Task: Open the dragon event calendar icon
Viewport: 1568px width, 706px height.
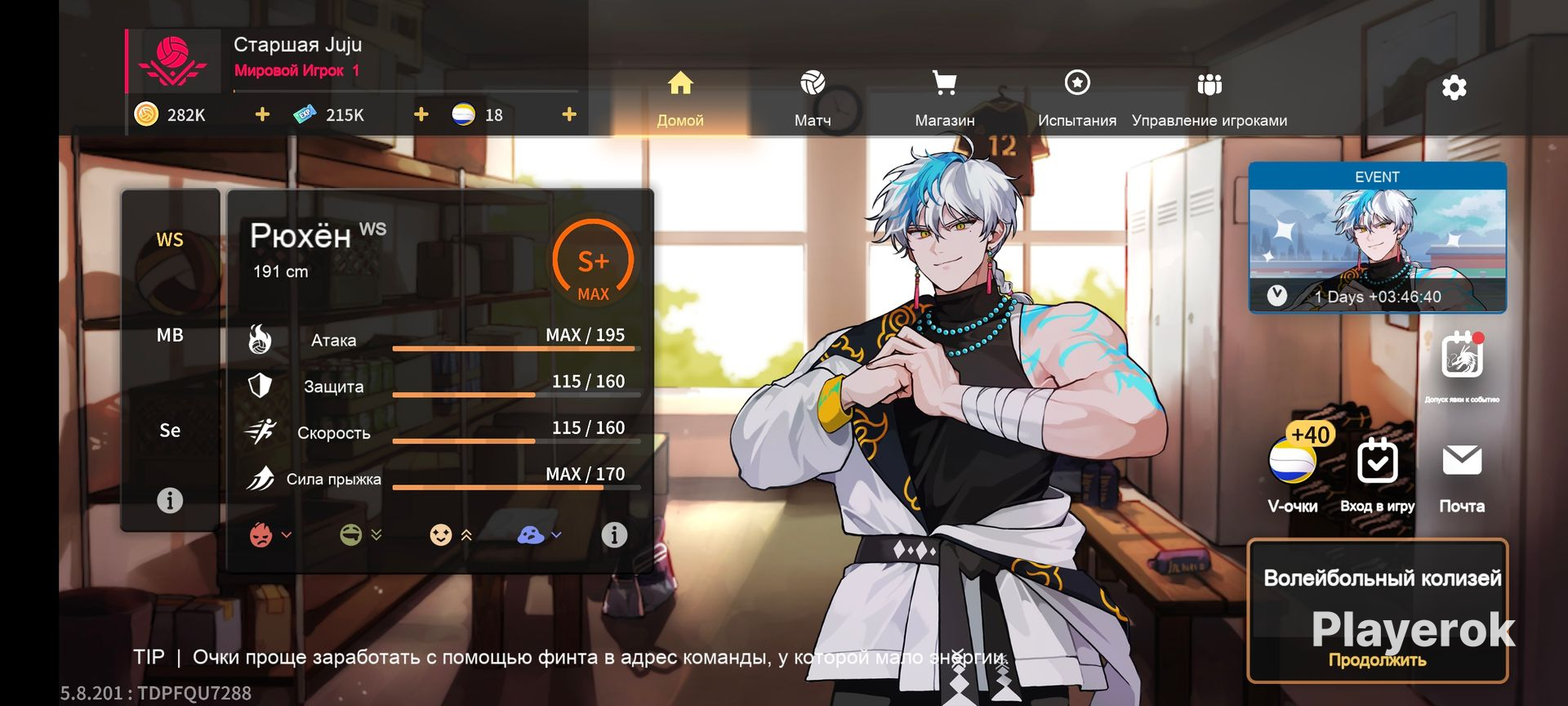Action: pos(1462,358)
